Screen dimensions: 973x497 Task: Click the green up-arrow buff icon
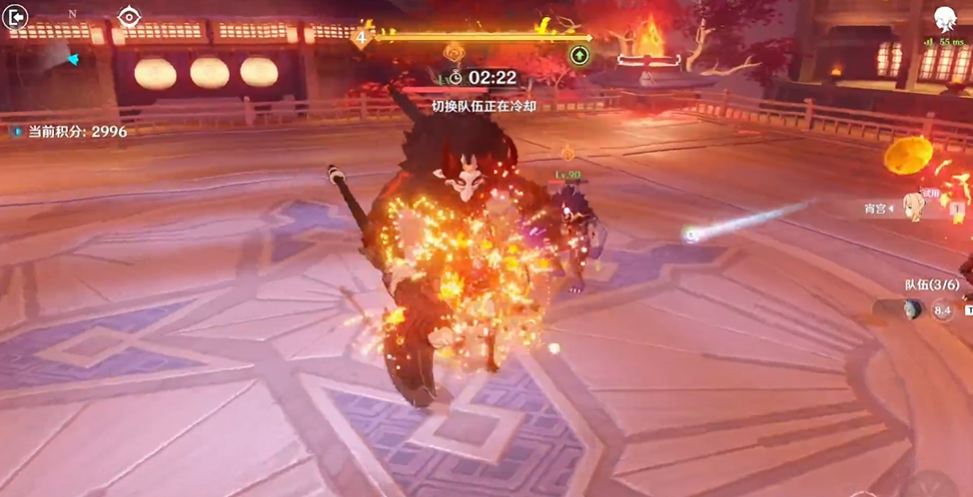coord(579,55)
